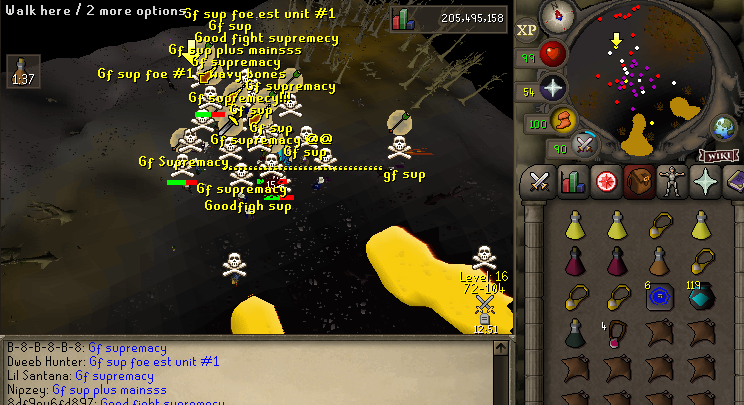Drink the dark green potion
Screen dimensions: 744x405
pos(575,333)
